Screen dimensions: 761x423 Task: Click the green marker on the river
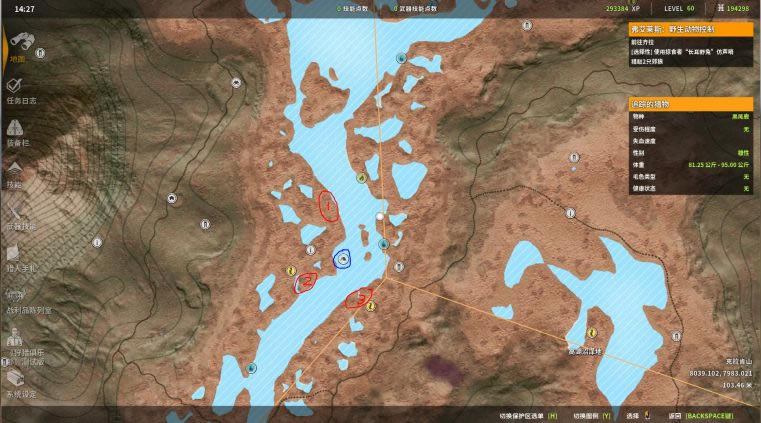[361, 179]
